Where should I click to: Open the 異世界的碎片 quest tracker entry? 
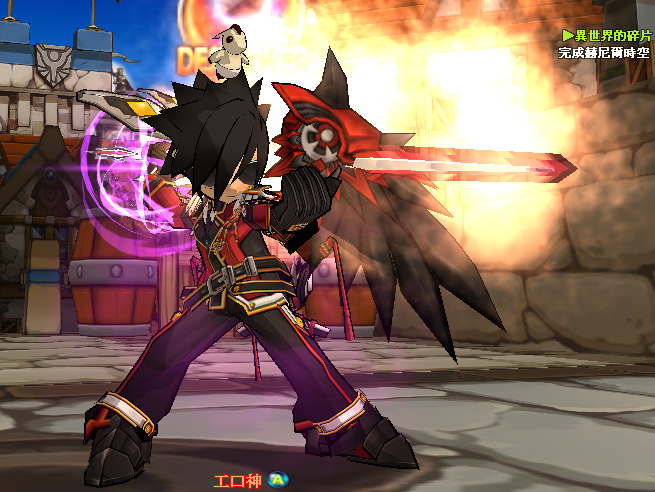pyautogui.click(x=612, y=35)
